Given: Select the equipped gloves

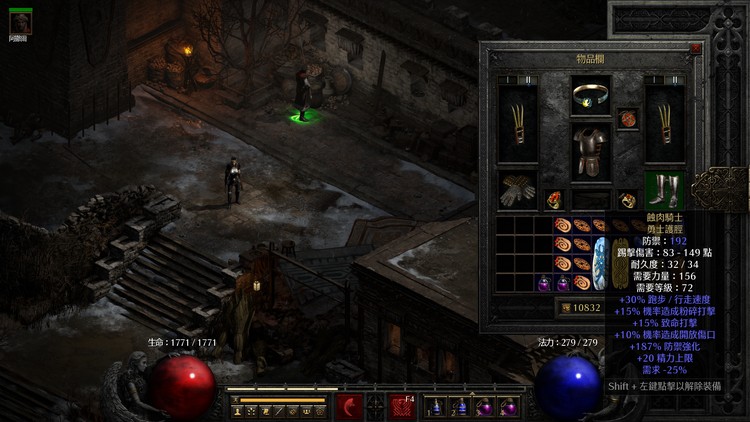Looking at the screenshot, I should point(517,190).
